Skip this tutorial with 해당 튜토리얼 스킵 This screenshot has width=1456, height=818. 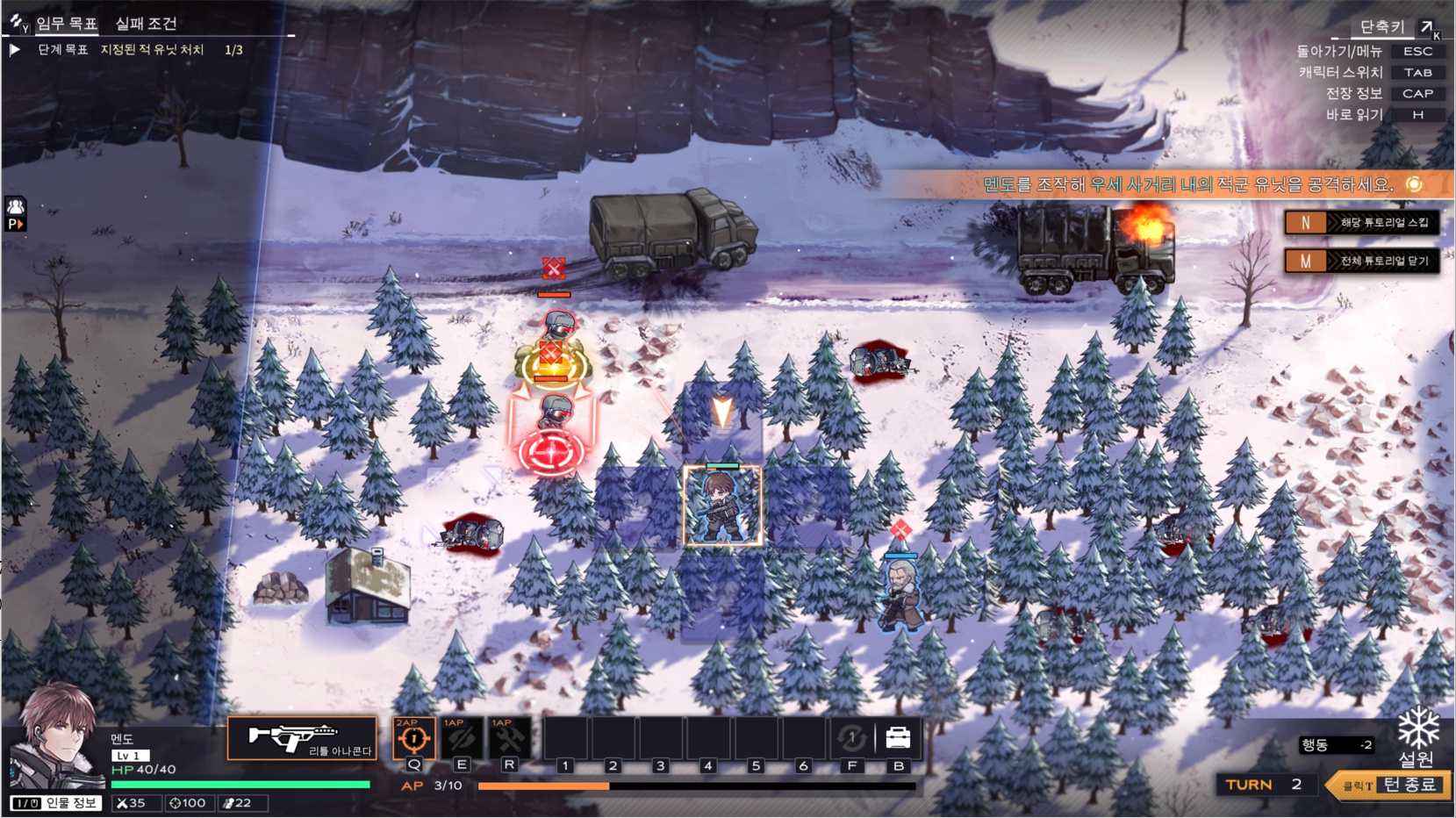[x=1361, y=223]
